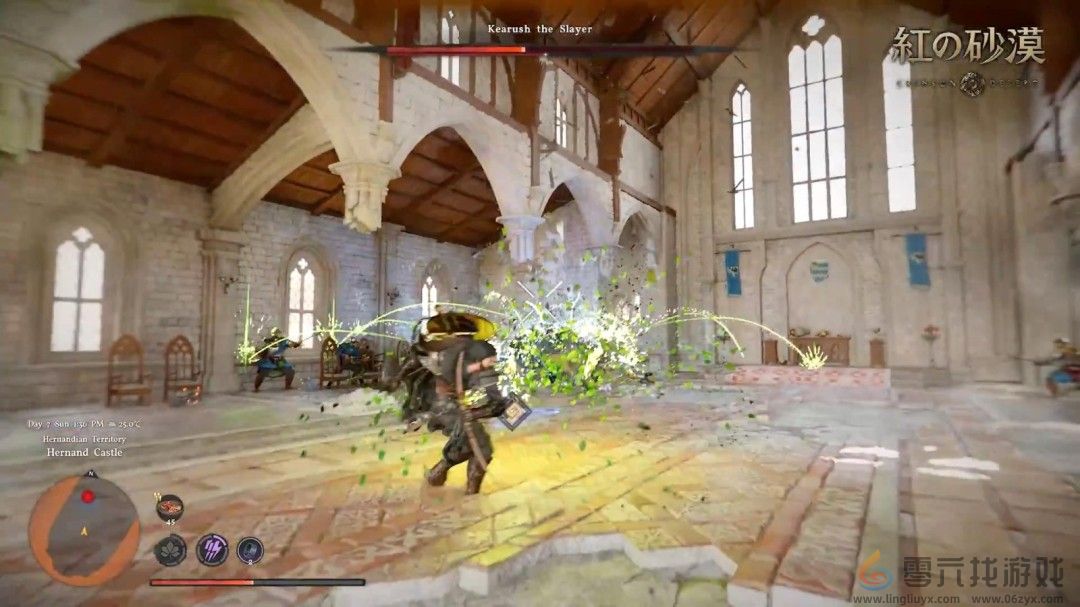Activate the leaf emblem skill
This screenshot has width=1080, height=607.
[170, 550]
